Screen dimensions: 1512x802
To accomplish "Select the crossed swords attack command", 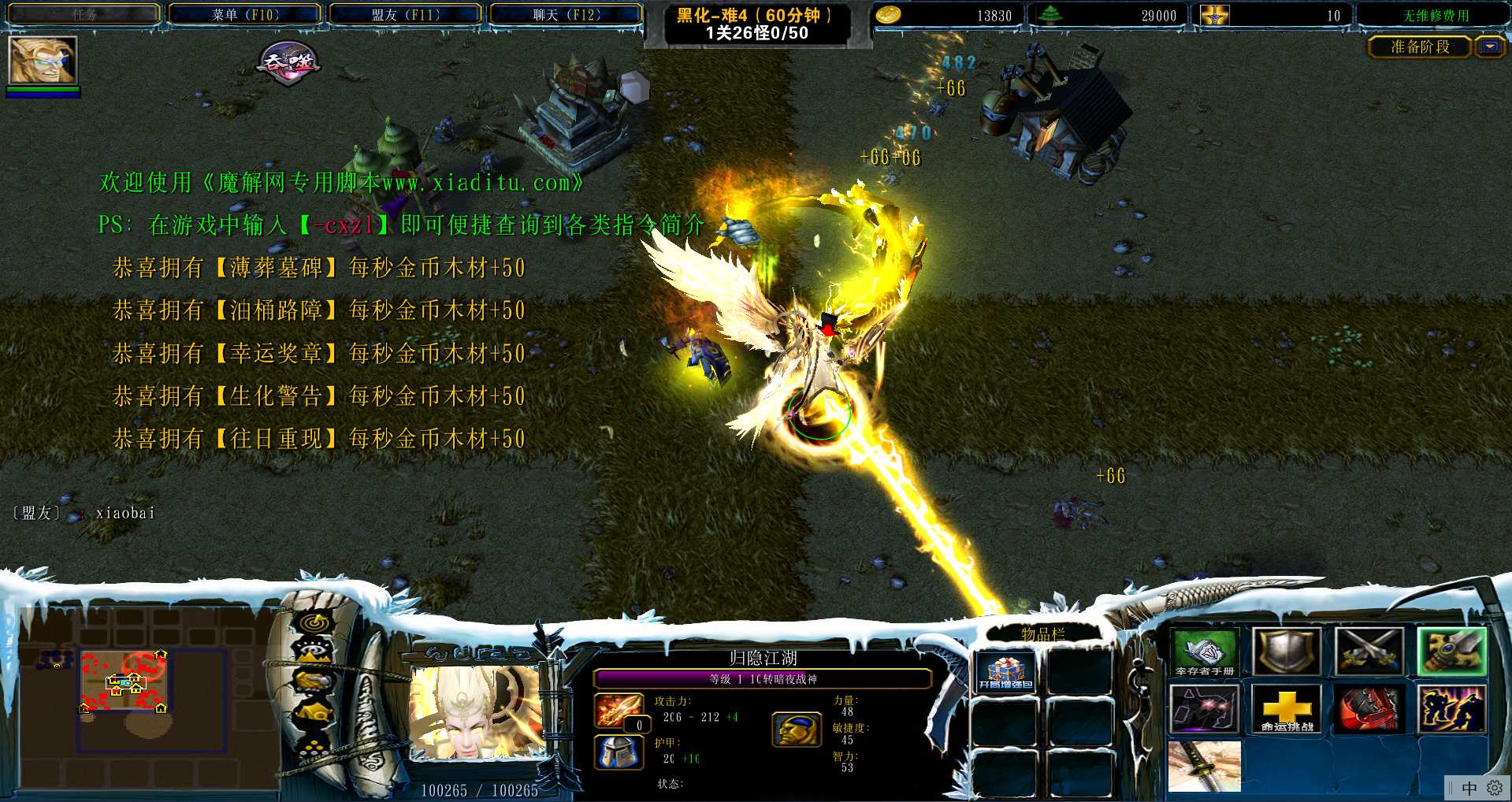I will (x=1369, y=652).
